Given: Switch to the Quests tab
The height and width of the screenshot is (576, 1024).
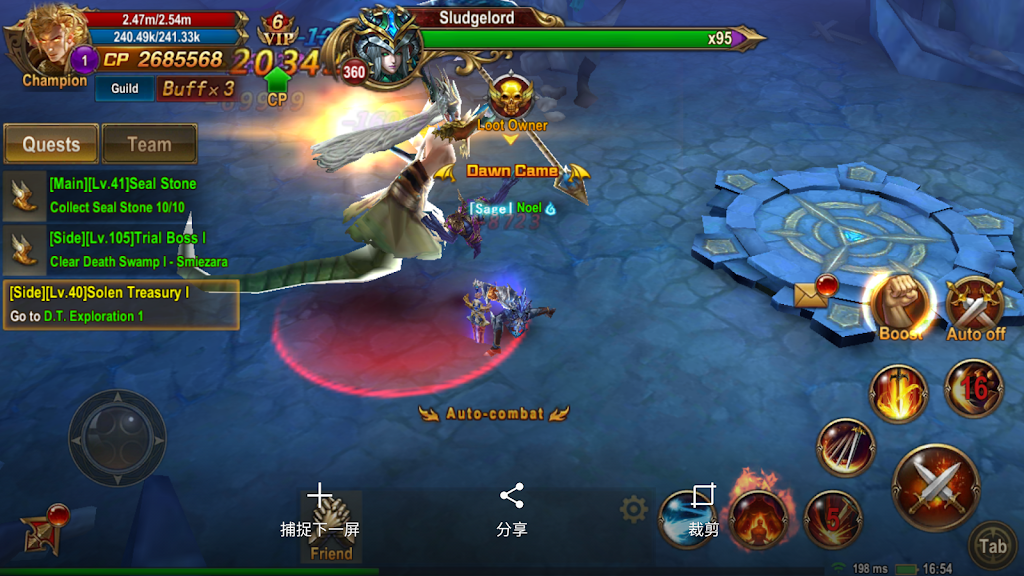Looking at the screenshot, I should pyautogui.click(x=51, y=144).
